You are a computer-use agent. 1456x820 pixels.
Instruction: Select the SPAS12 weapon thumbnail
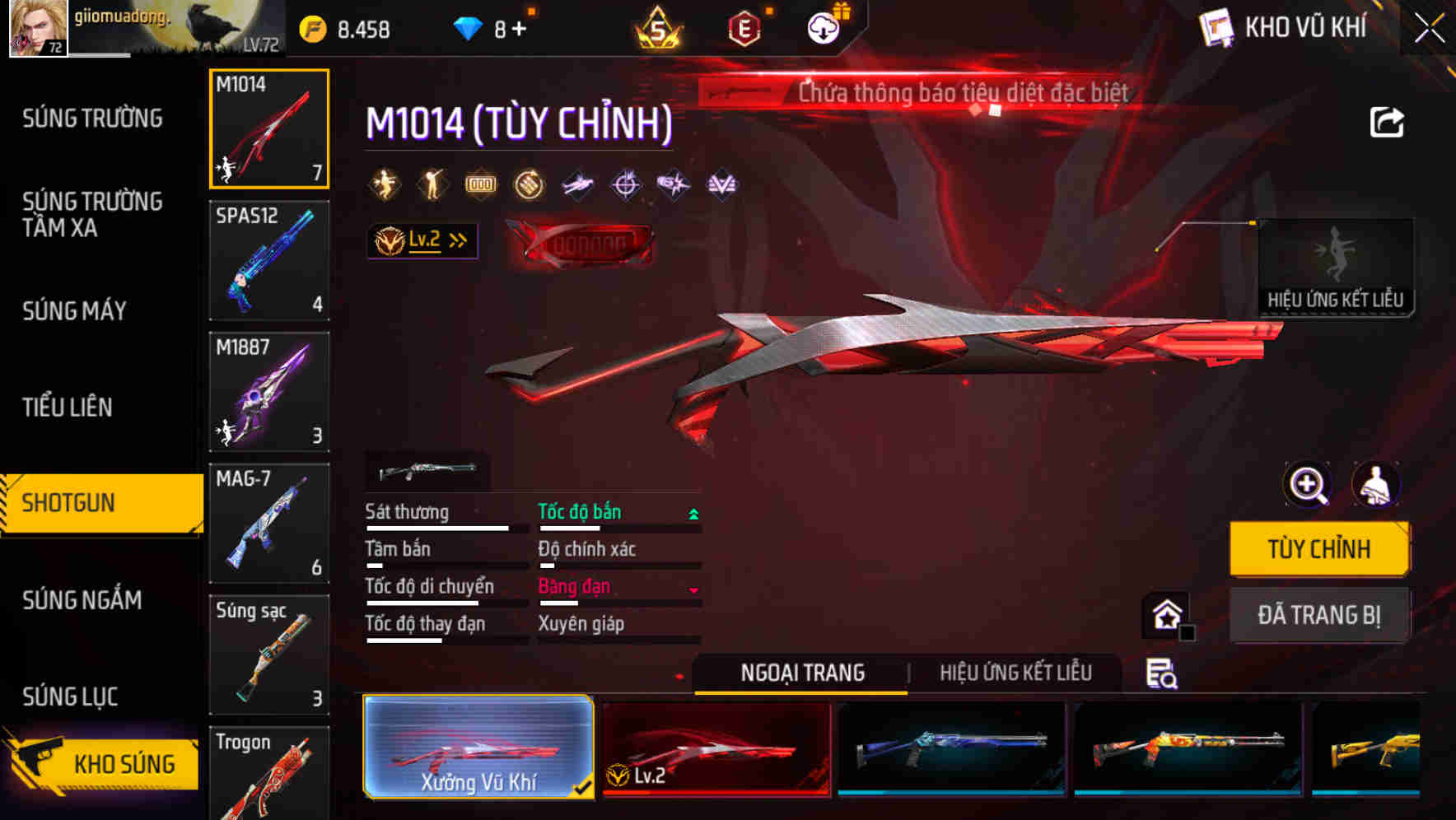coord(268,261)
